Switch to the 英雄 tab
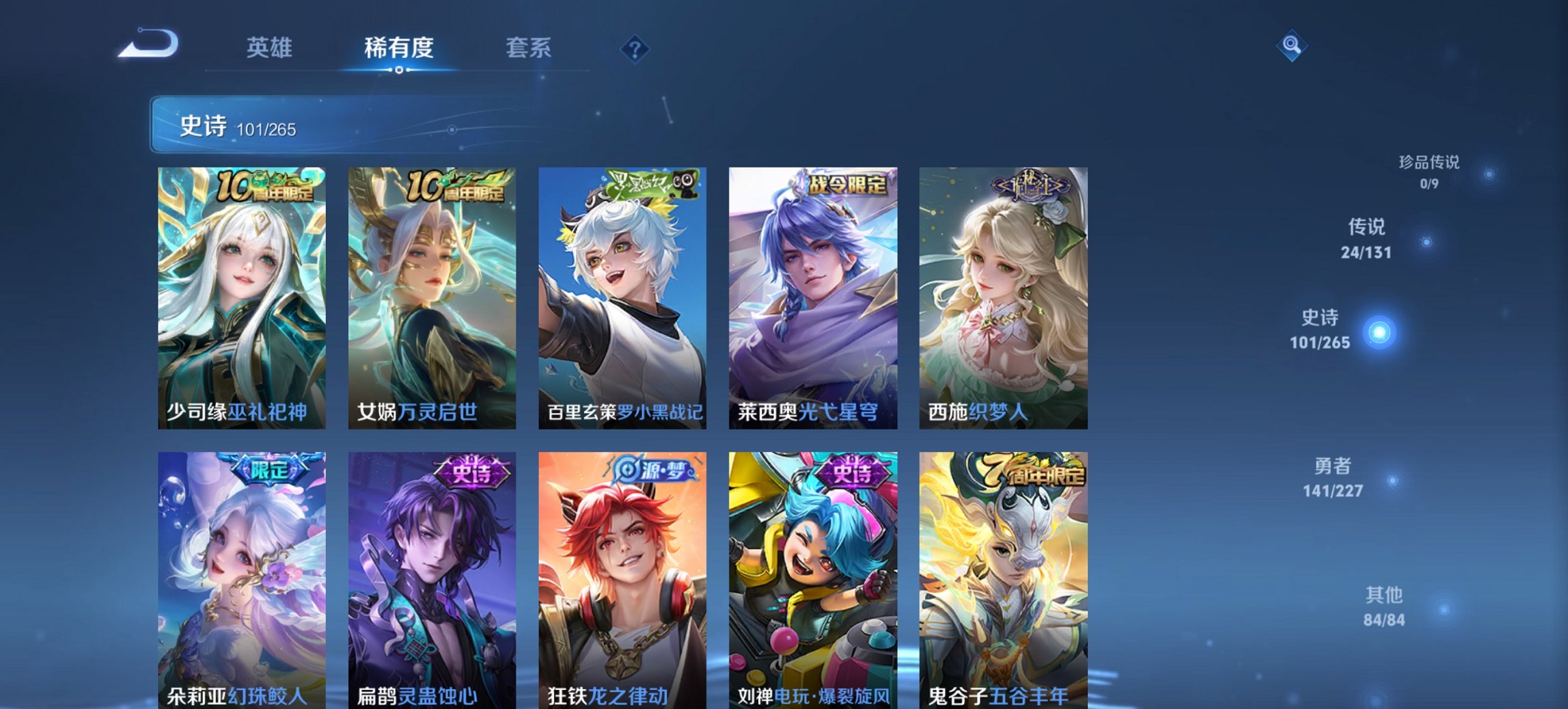1568x709 pixels. (271, 48)
